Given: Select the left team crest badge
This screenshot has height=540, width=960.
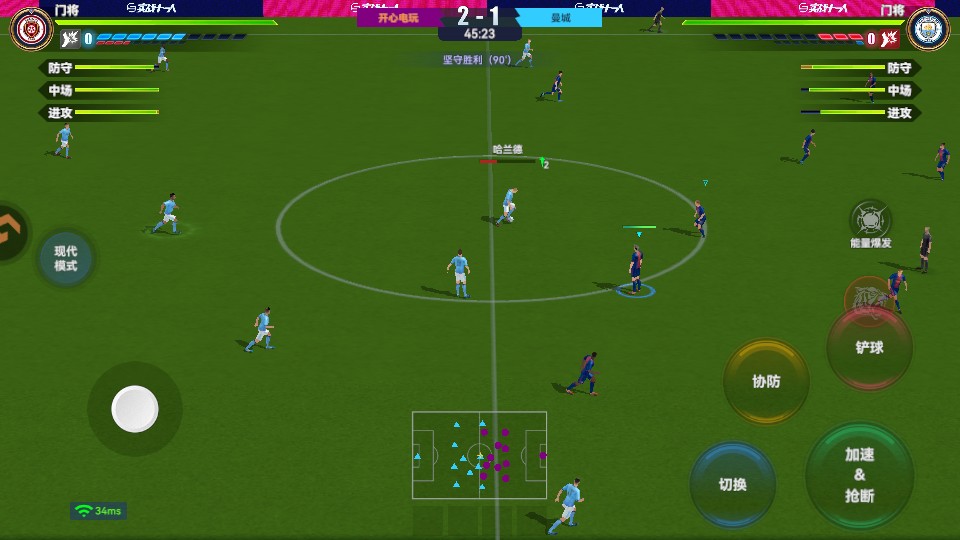Looking at the screenshot, I should tap(31, 29).
